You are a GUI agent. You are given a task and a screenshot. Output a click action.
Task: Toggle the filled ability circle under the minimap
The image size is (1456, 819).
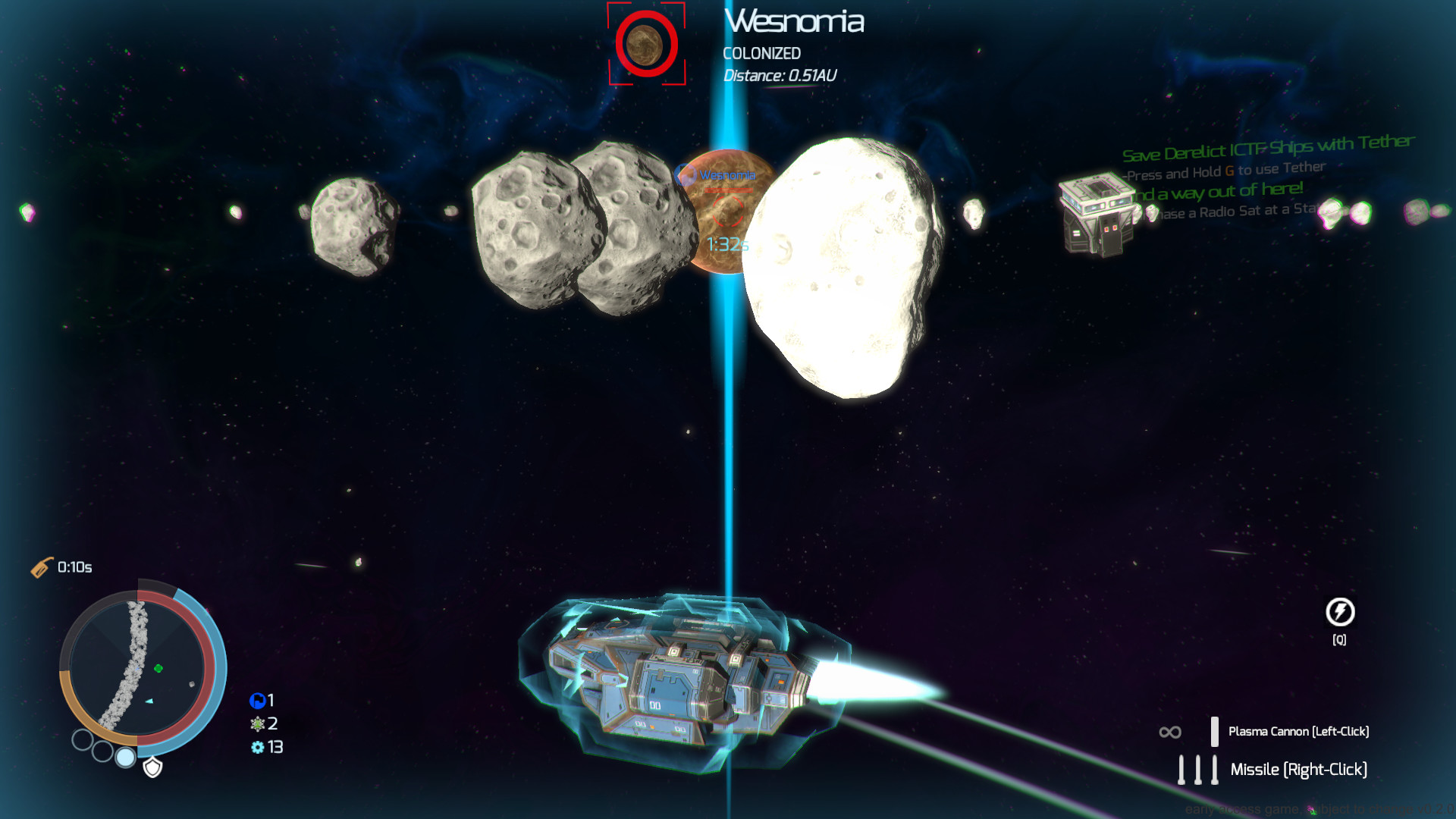click(125, 758)
